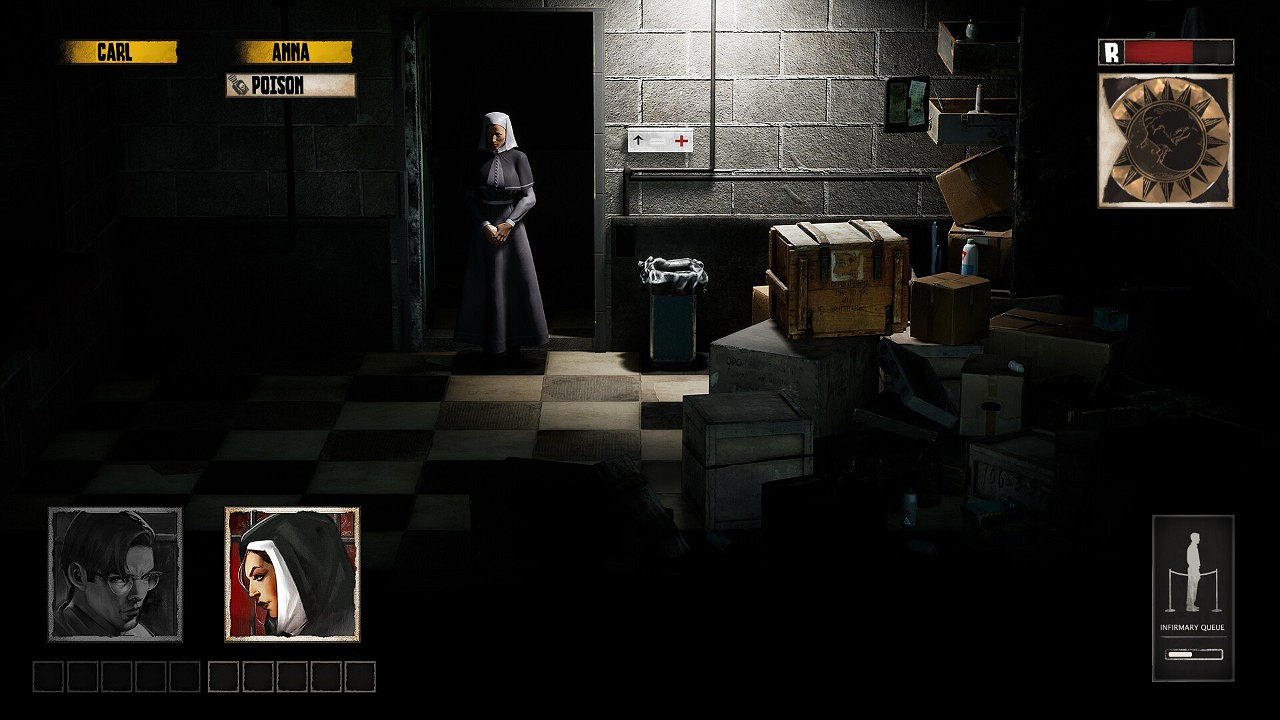The image size is (1280, 720).
Task: Expand Anna's yellow name banner
Action: tap(288, 52)
